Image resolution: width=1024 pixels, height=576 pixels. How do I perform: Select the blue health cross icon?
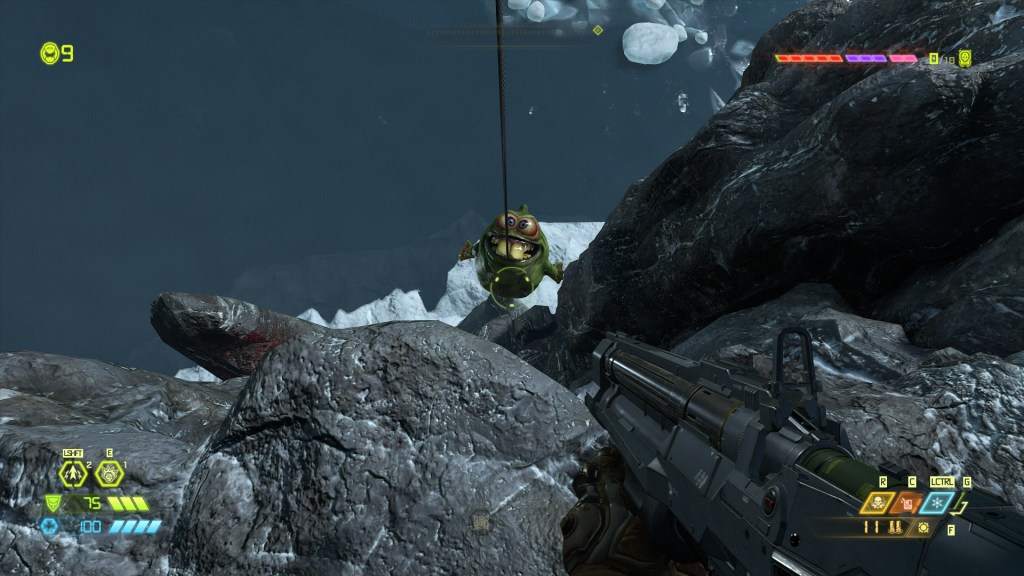pos(50,526)
